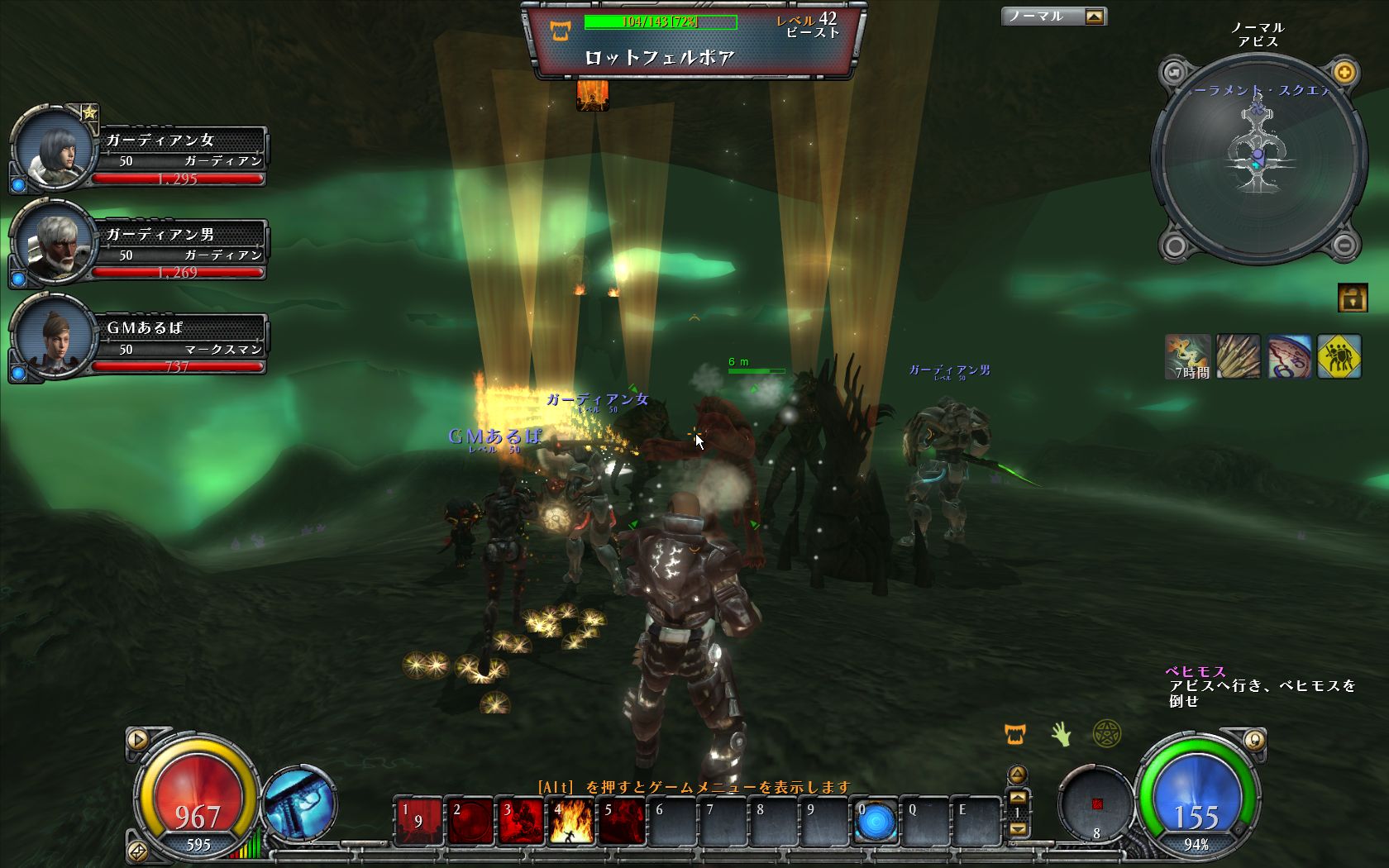Open the ノーマル difficulty dropdown
The width and height of the screenshot is (1389, 868).
click(1094, 17)
